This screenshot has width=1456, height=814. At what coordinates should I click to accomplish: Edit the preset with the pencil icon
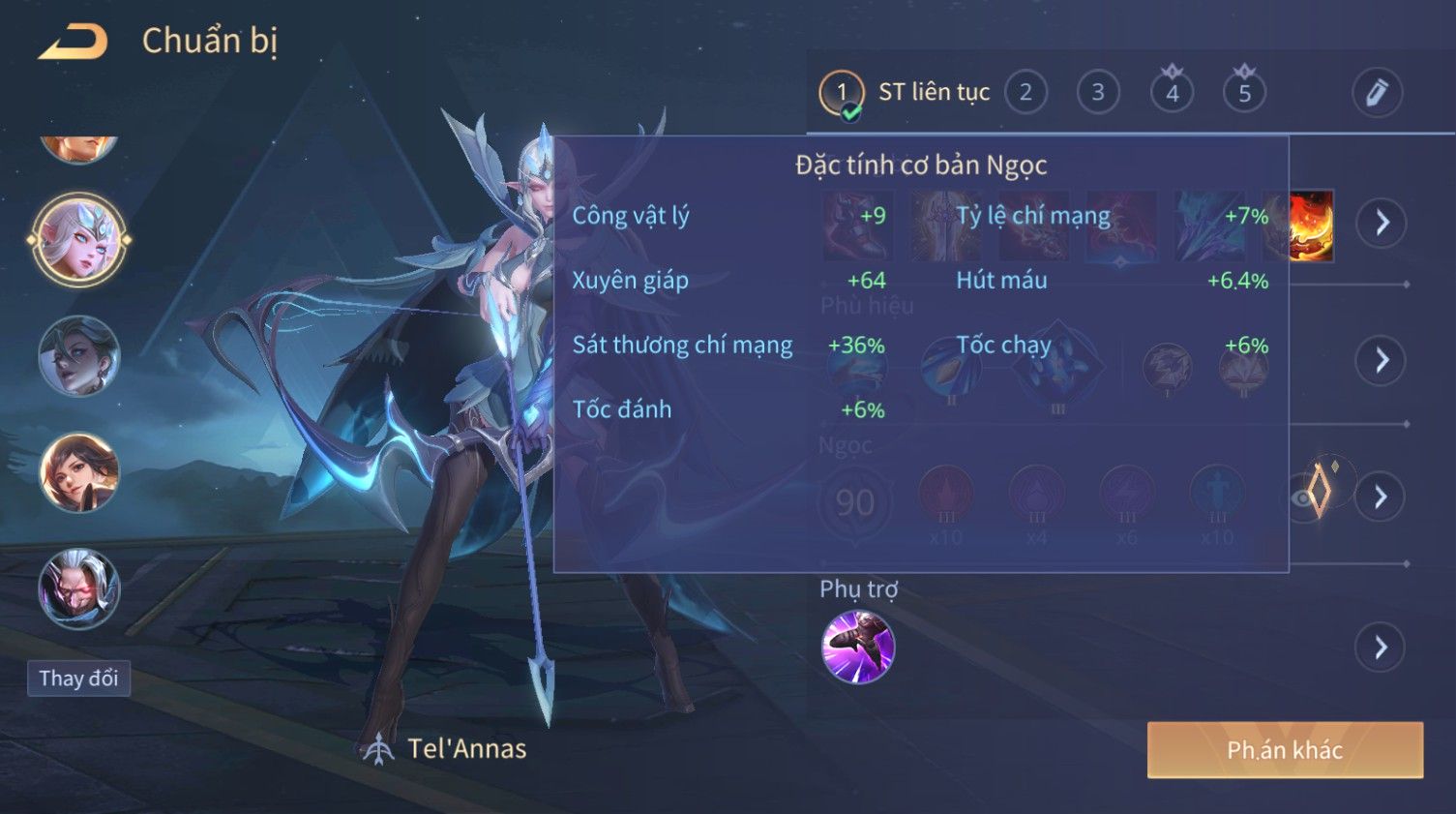1377,93
